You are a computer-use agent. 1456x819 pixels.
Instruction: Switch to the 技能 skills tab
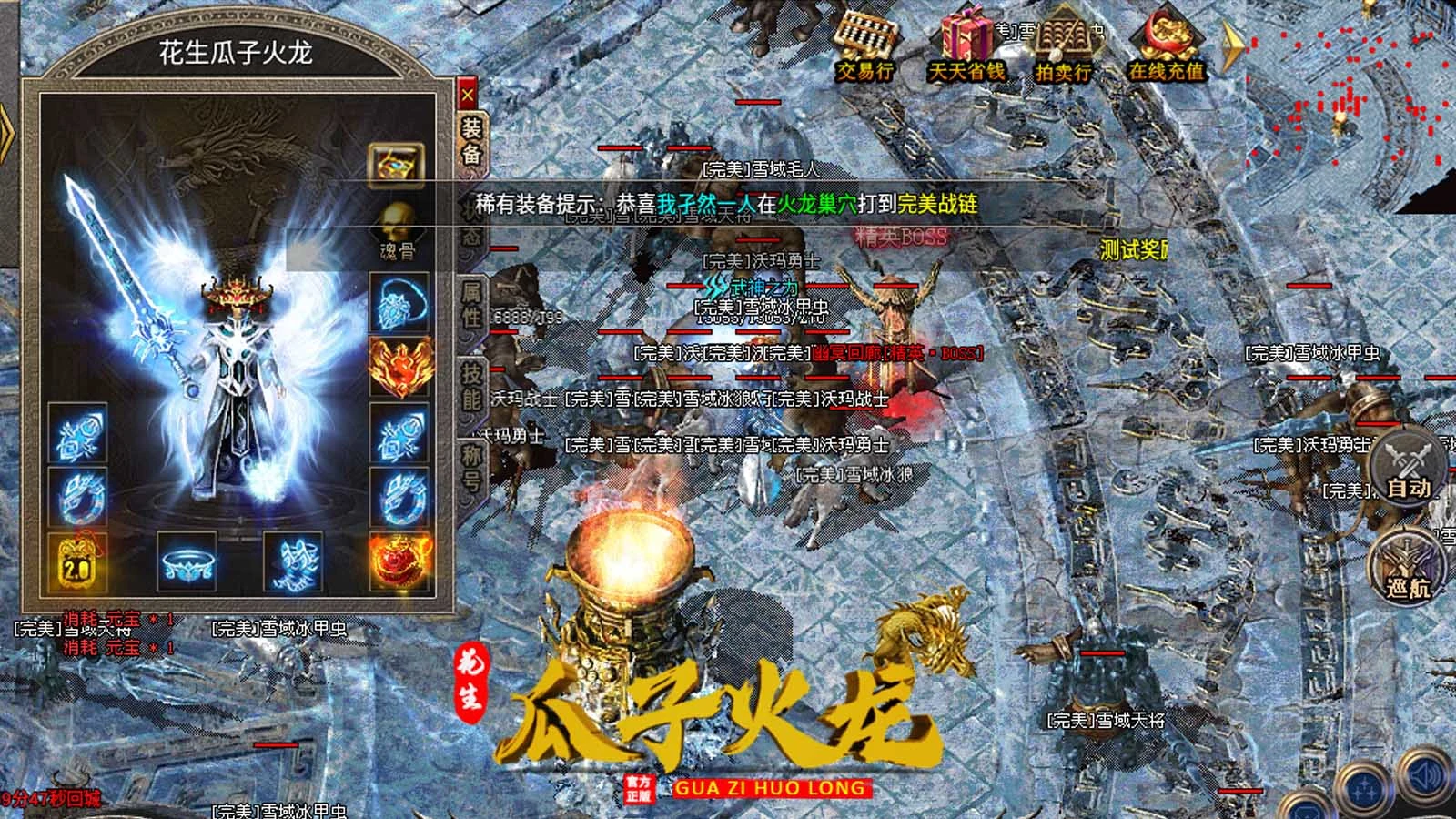click(x=471, y=387)
